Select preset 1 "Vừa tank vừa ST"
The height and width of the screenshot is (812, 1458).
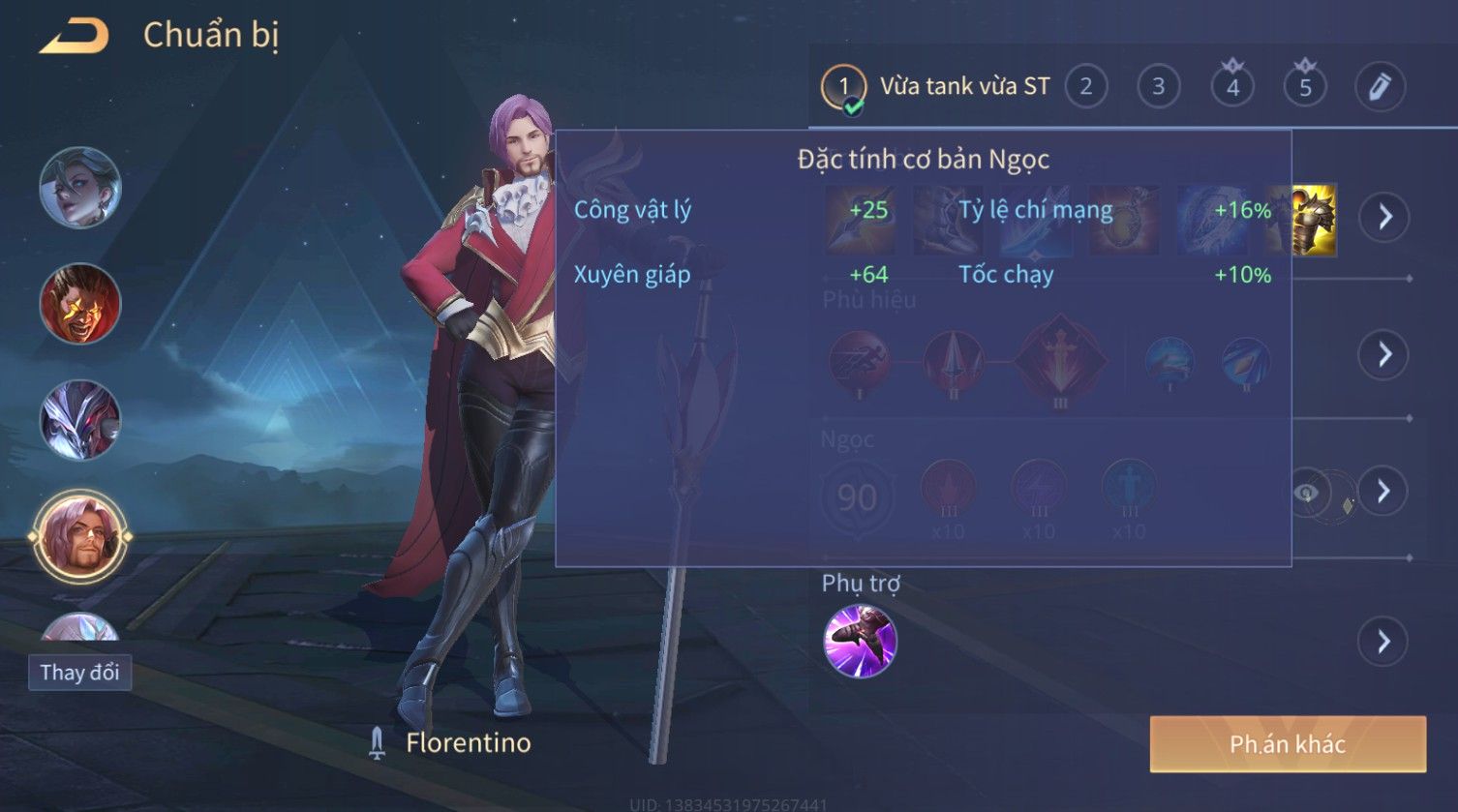[x=843, y=87]
